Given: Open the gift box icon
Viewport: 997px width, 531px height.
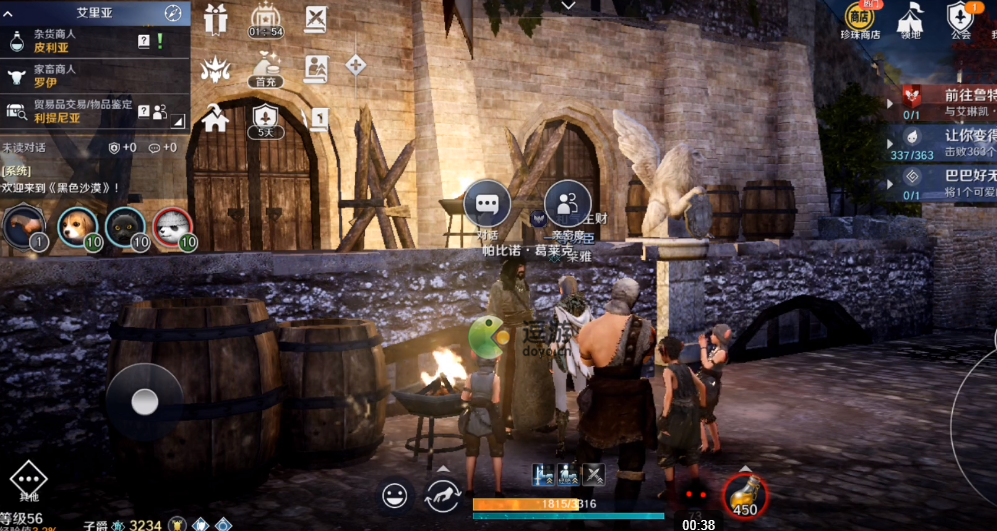Looking at the screenshot, I should [216, 18].
